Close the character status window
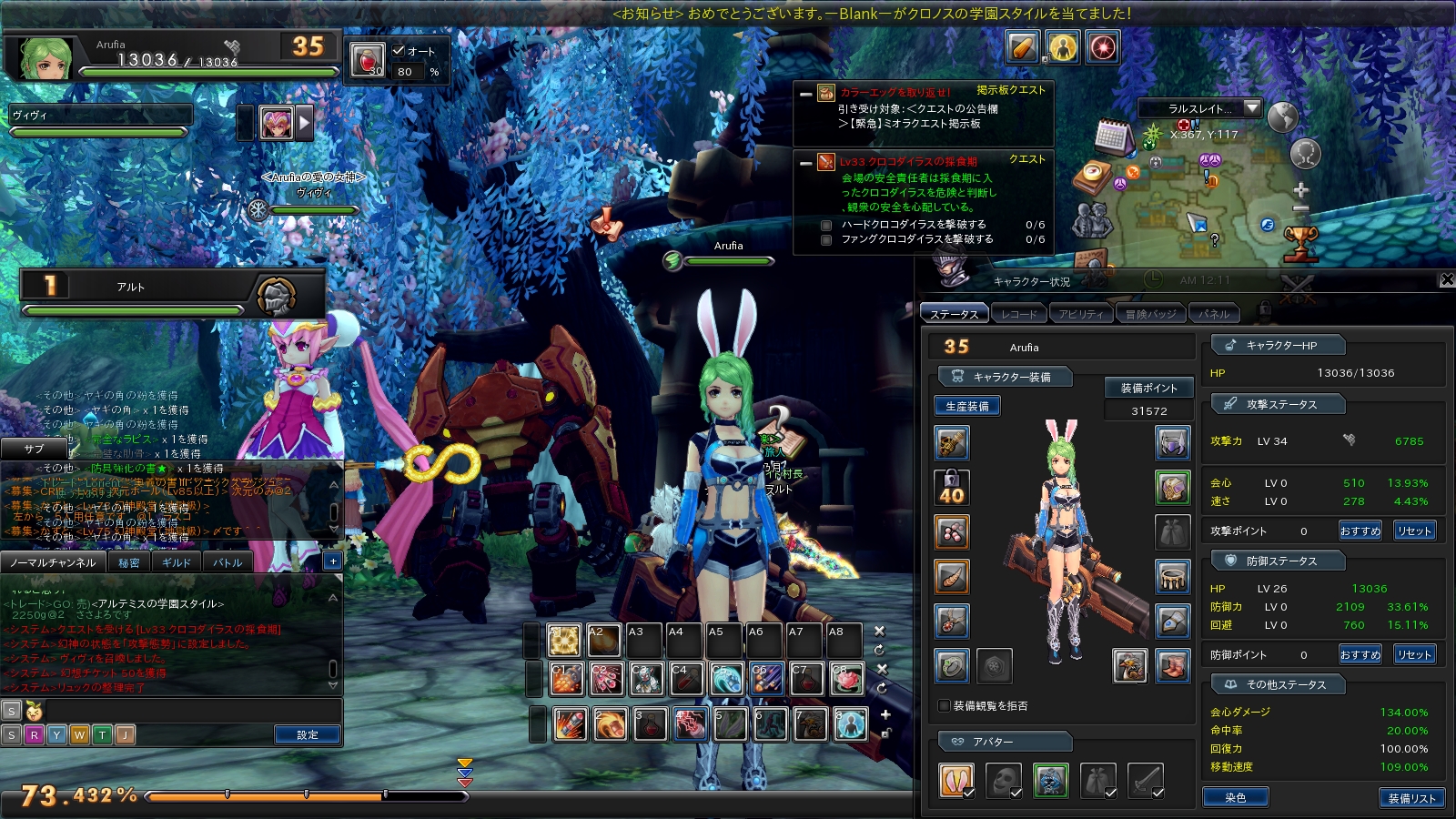 click(1447, 279)
